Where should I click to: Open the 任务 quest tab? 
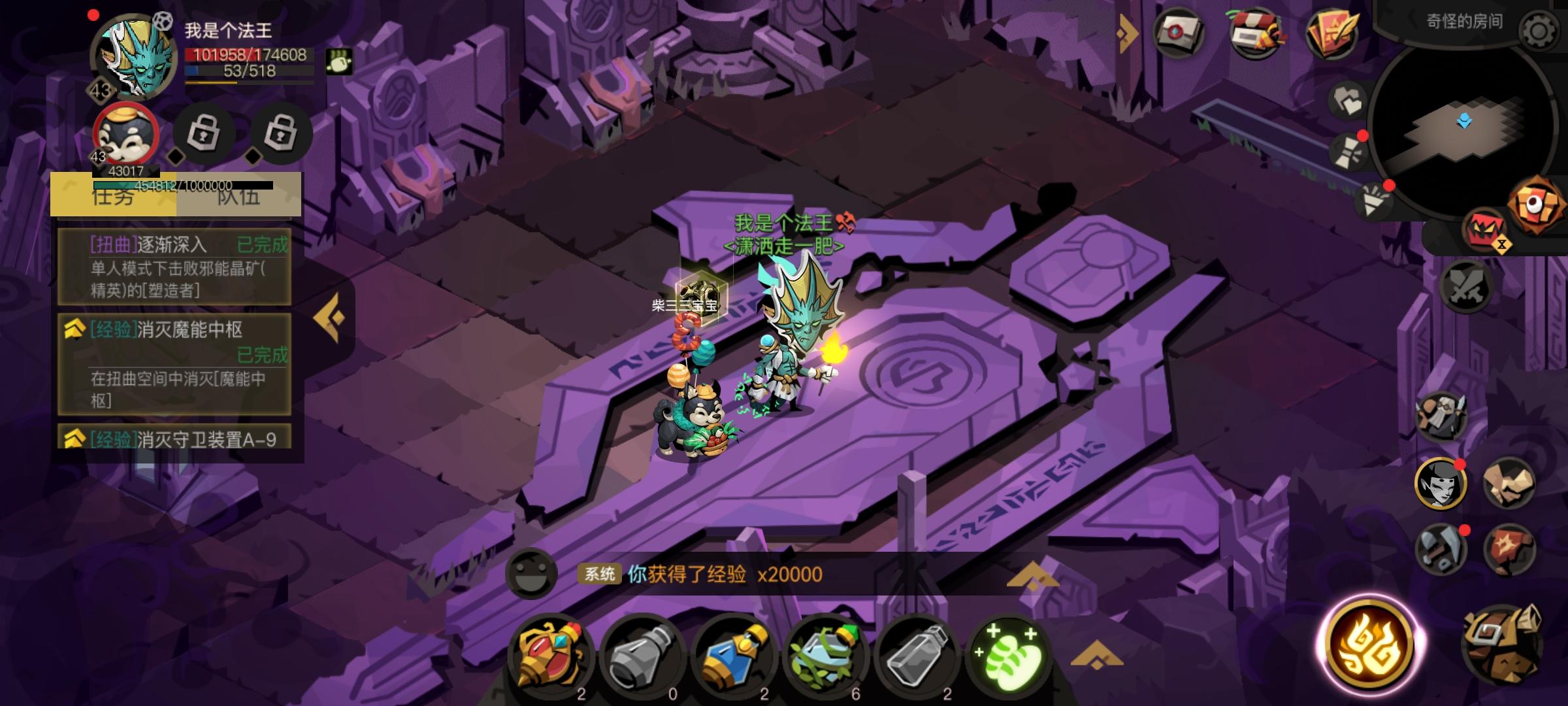pyautogui.click(x=112, y=198)
